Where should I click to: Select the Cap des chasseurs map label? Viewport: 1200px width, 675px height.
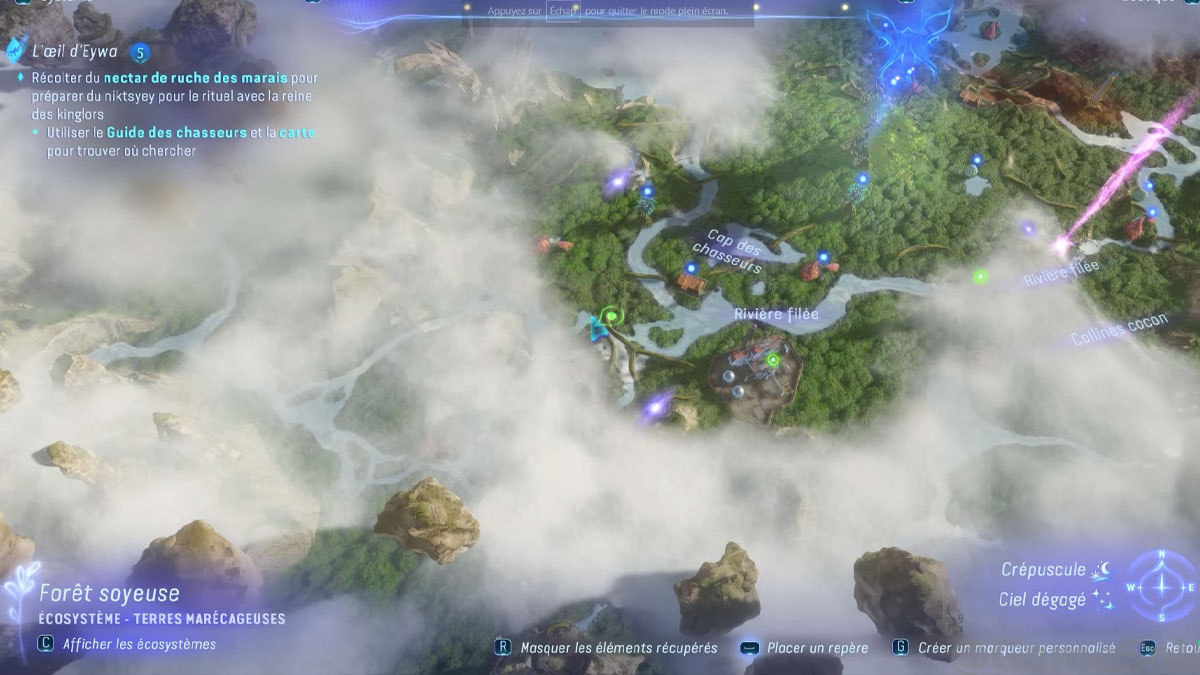click(x=727, y=251)
